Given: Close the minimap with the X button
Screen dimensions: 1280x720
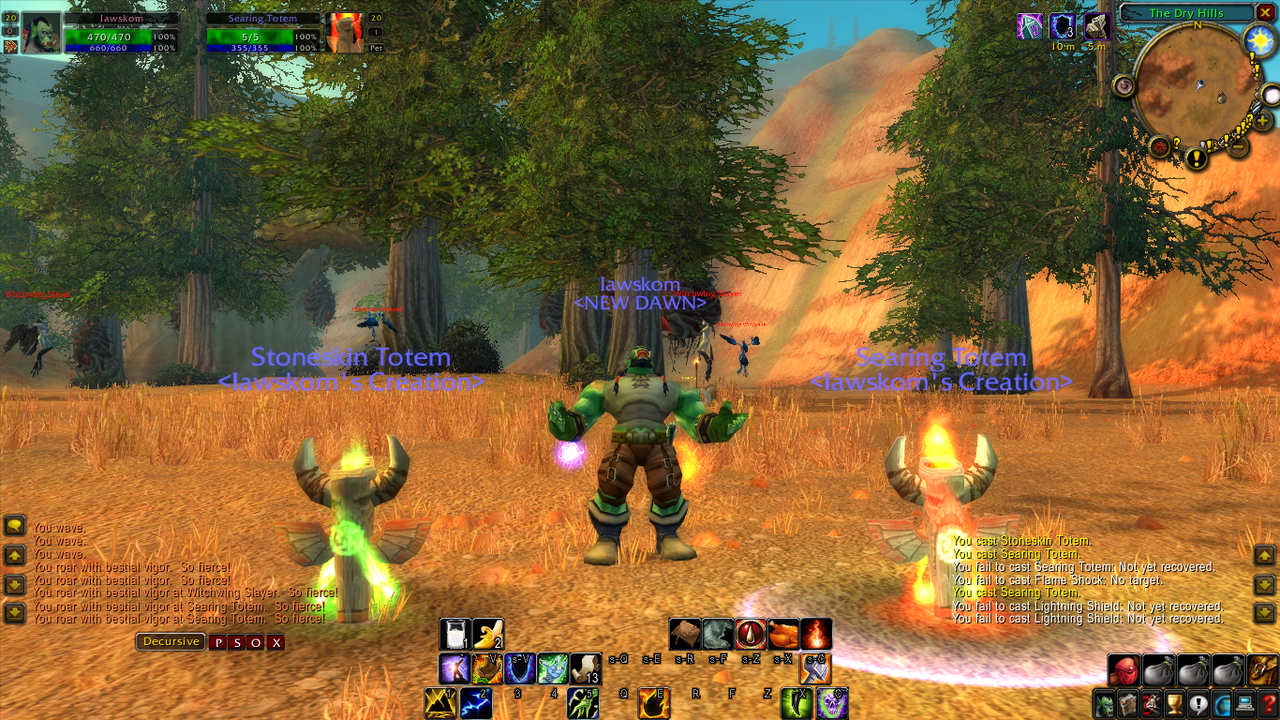Looking at the screenshot, I should point(1267,13).
